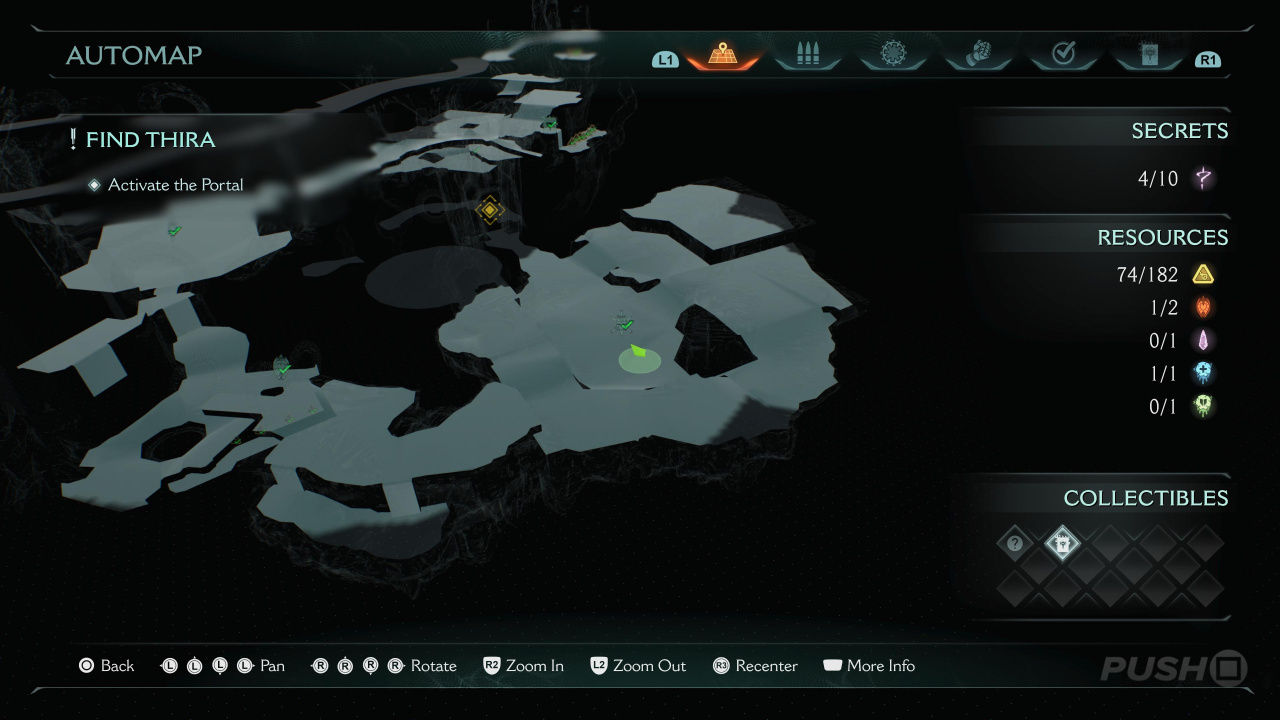The height and width of the screenshot is (720, 1280).
Task: Click the green player arrow on the map
Action: 637,351
